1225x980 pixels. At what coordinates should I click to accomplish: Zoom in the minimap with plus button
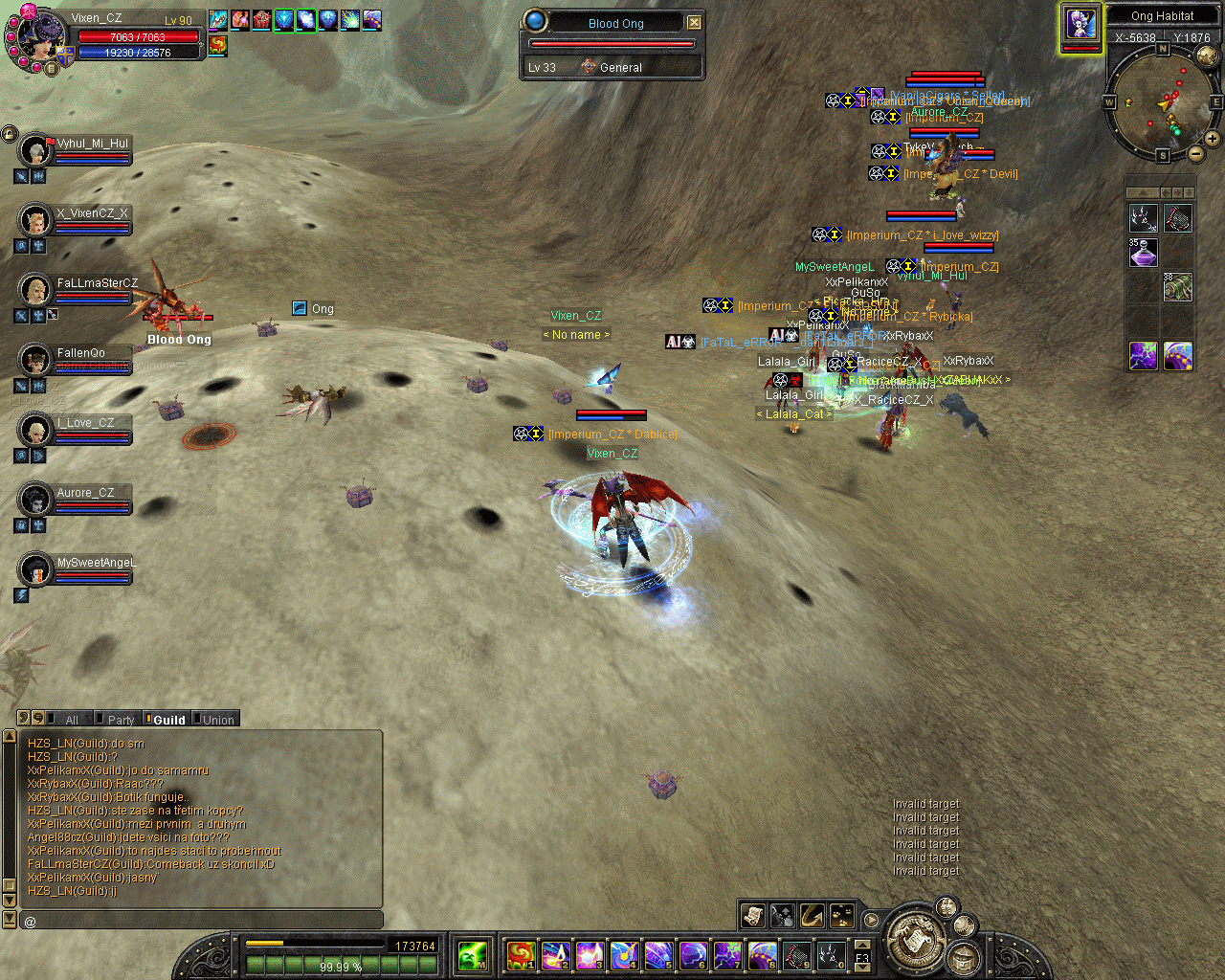click(1212, 139)
